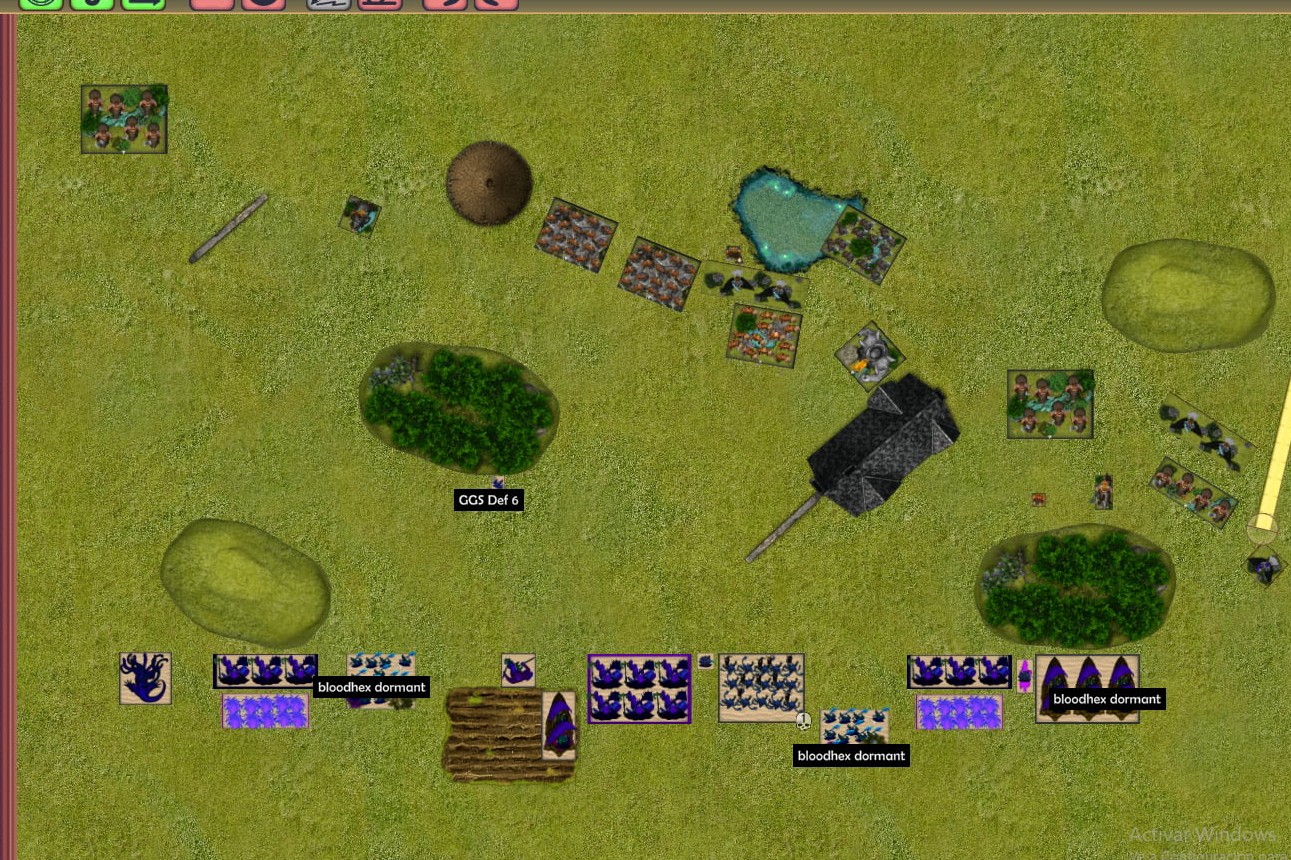
Task: Choose the green unit in the top-left corner
Action: [x=124, y=119]
